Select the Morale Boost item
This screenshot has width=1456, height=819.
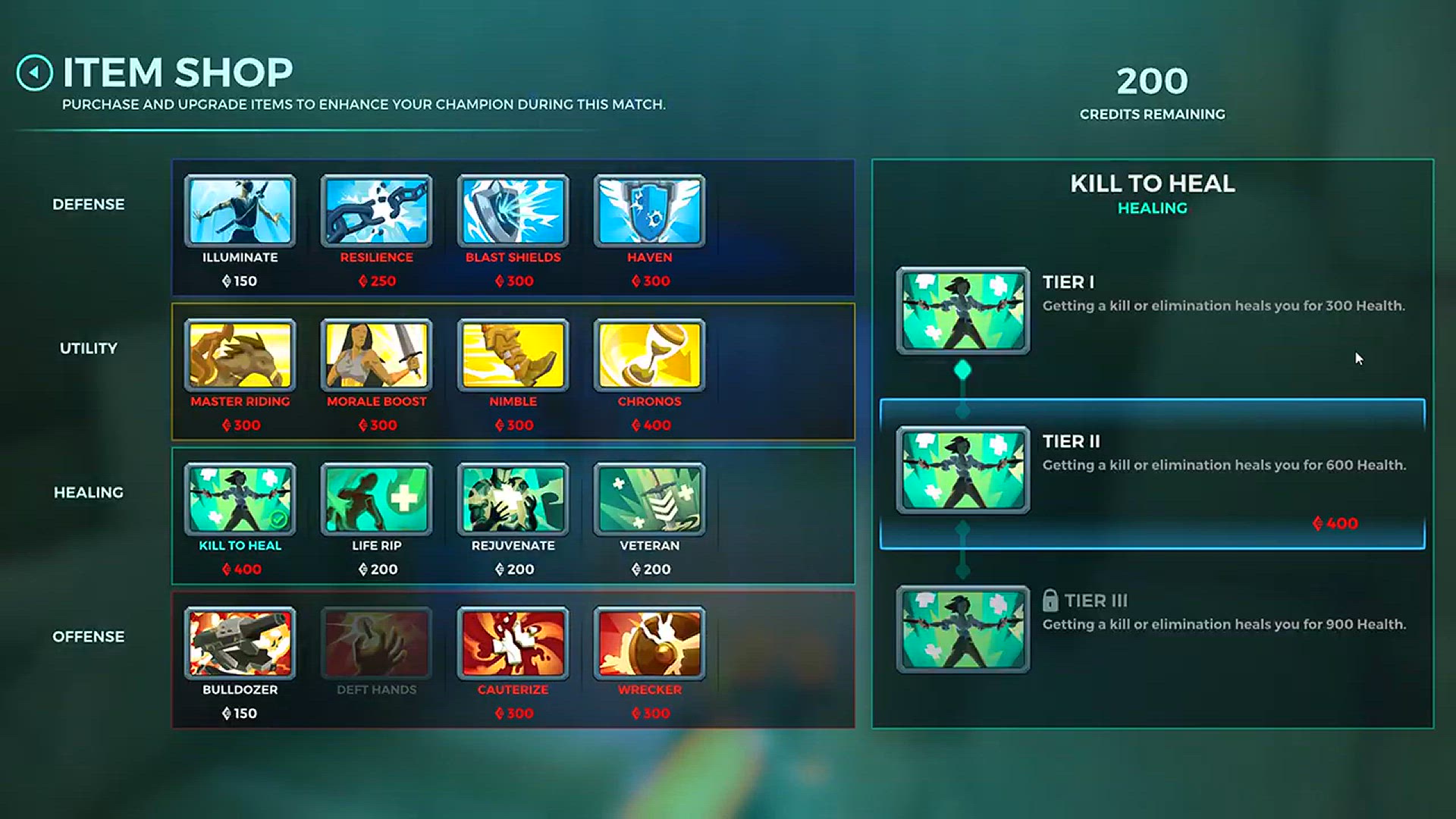coord(376,356)
